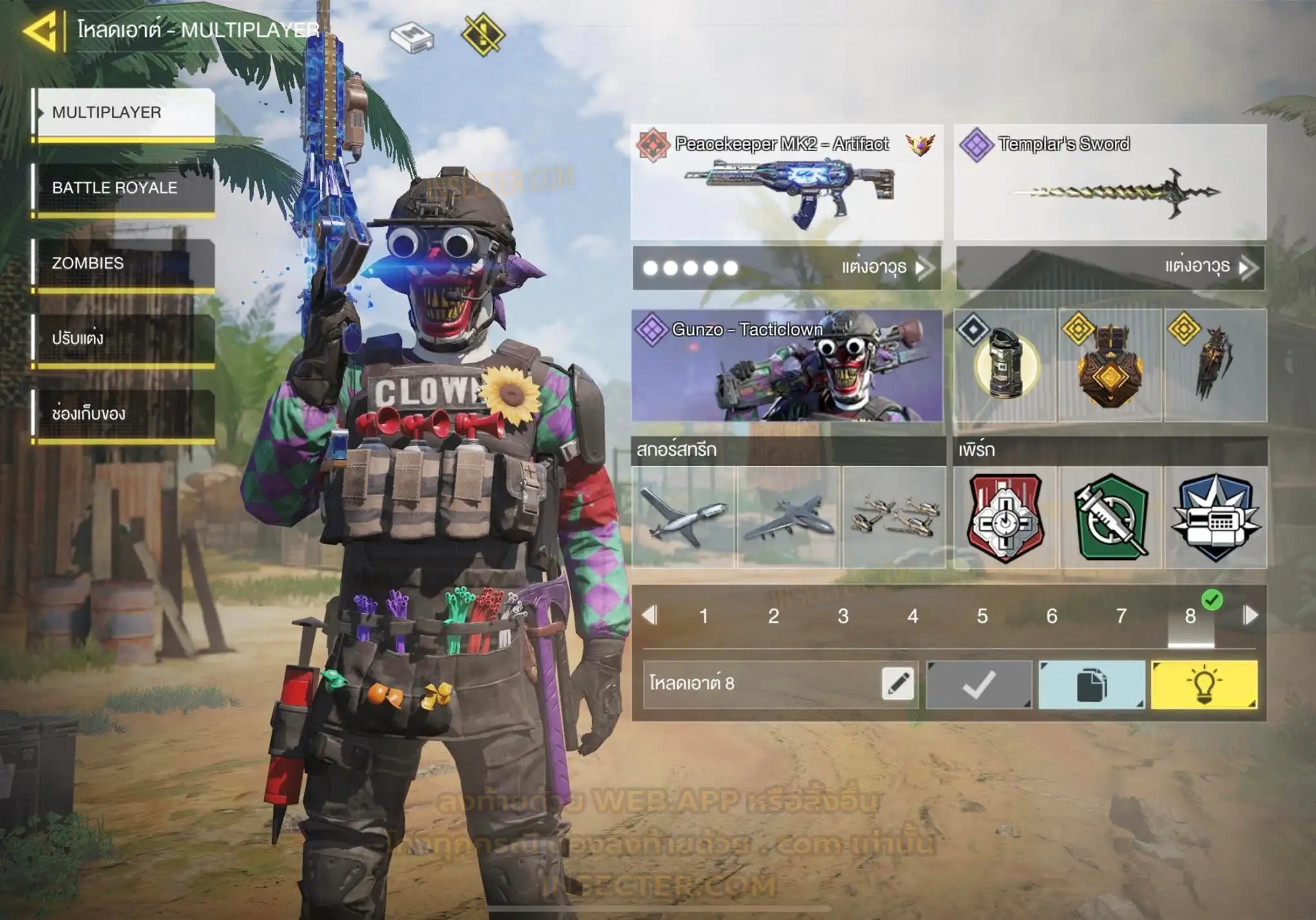Switch to loadout number 5
This screenshot has width=1316, height=920.
click(982, 616)
